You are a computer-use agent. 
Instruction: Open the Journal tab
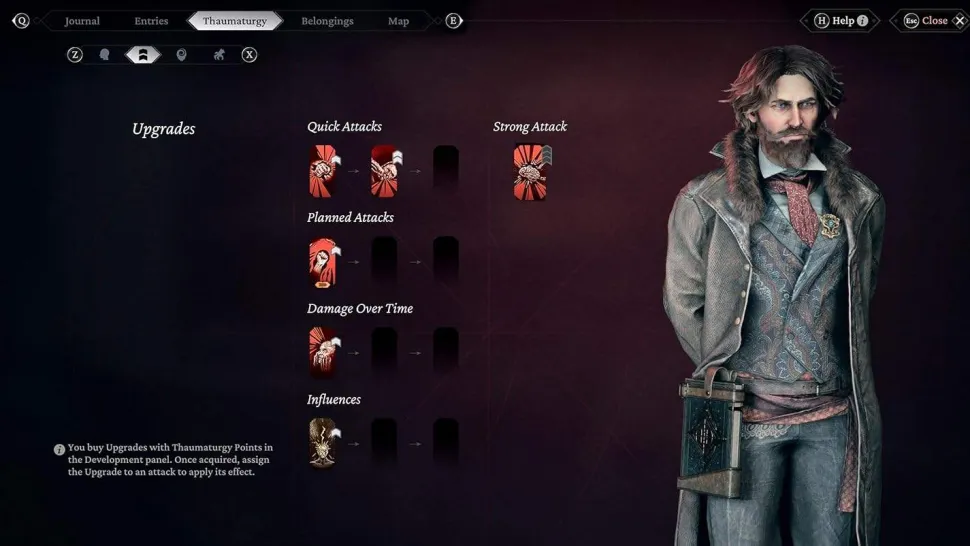(82, 21)
